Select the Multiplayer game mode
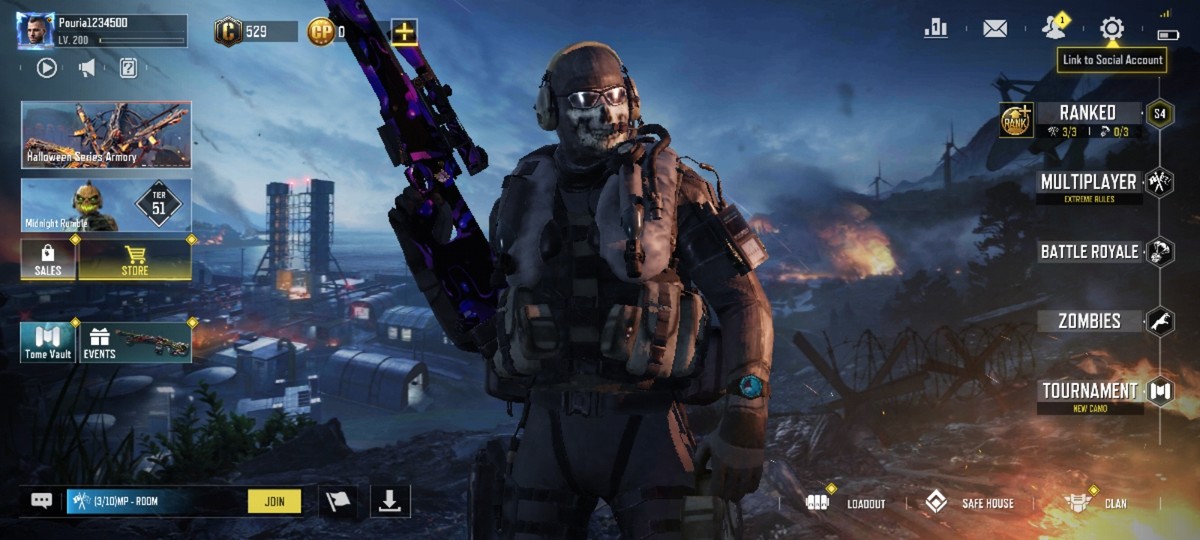 pos(1088,183)
